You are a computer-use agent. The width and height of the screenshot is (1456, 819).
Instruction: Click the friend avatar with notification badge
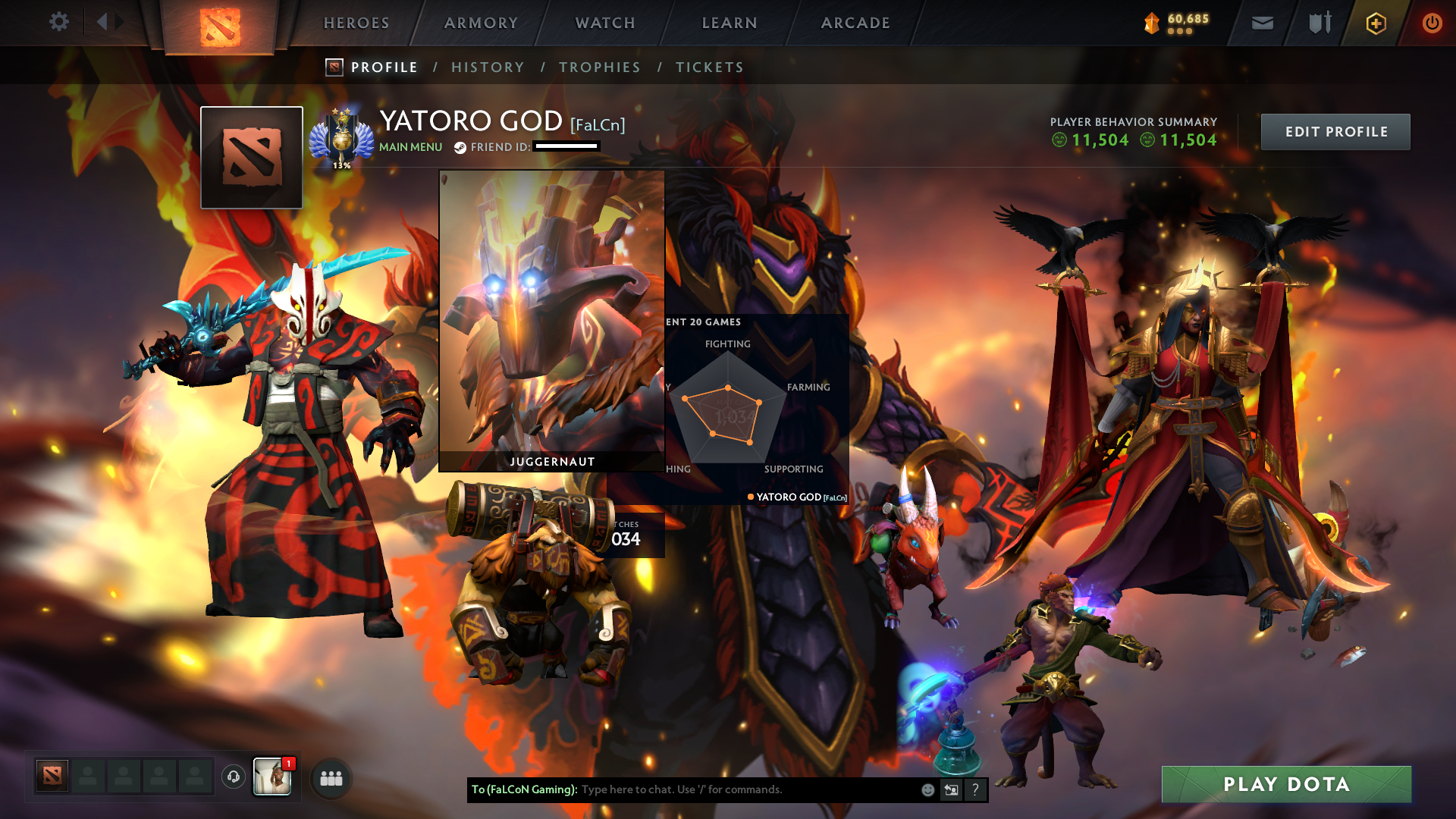tap(273, 777)
